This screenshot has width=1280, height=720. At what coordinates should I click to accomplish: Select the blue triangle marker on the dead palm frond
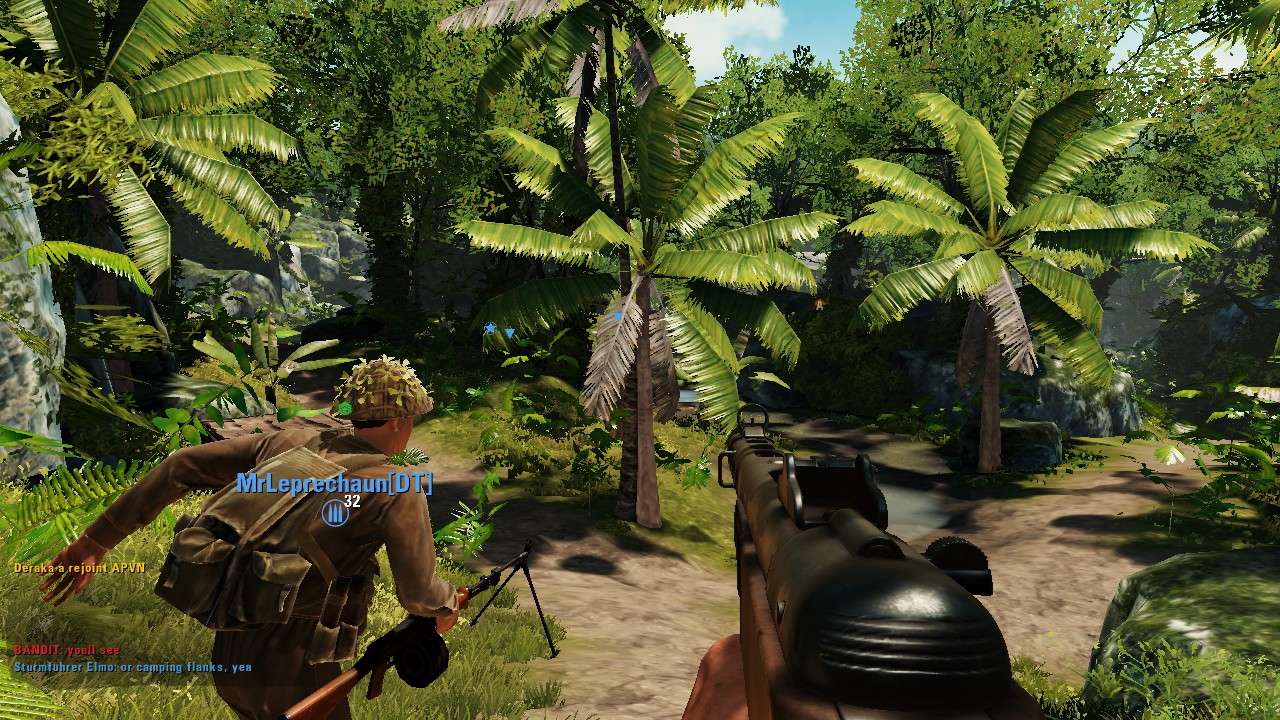(617, 316)
